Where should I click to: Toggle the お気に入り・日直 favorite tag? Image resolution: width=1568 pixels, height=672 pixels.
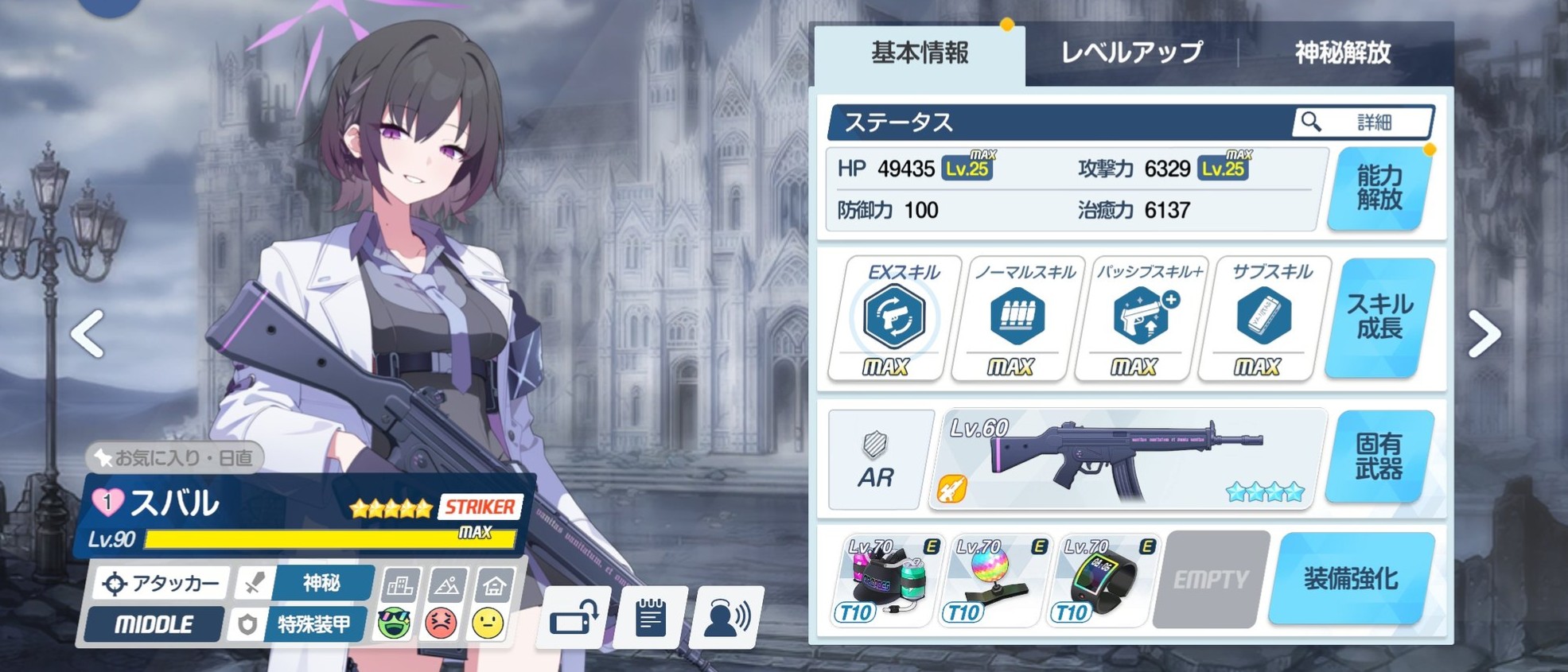coord(175,457)
